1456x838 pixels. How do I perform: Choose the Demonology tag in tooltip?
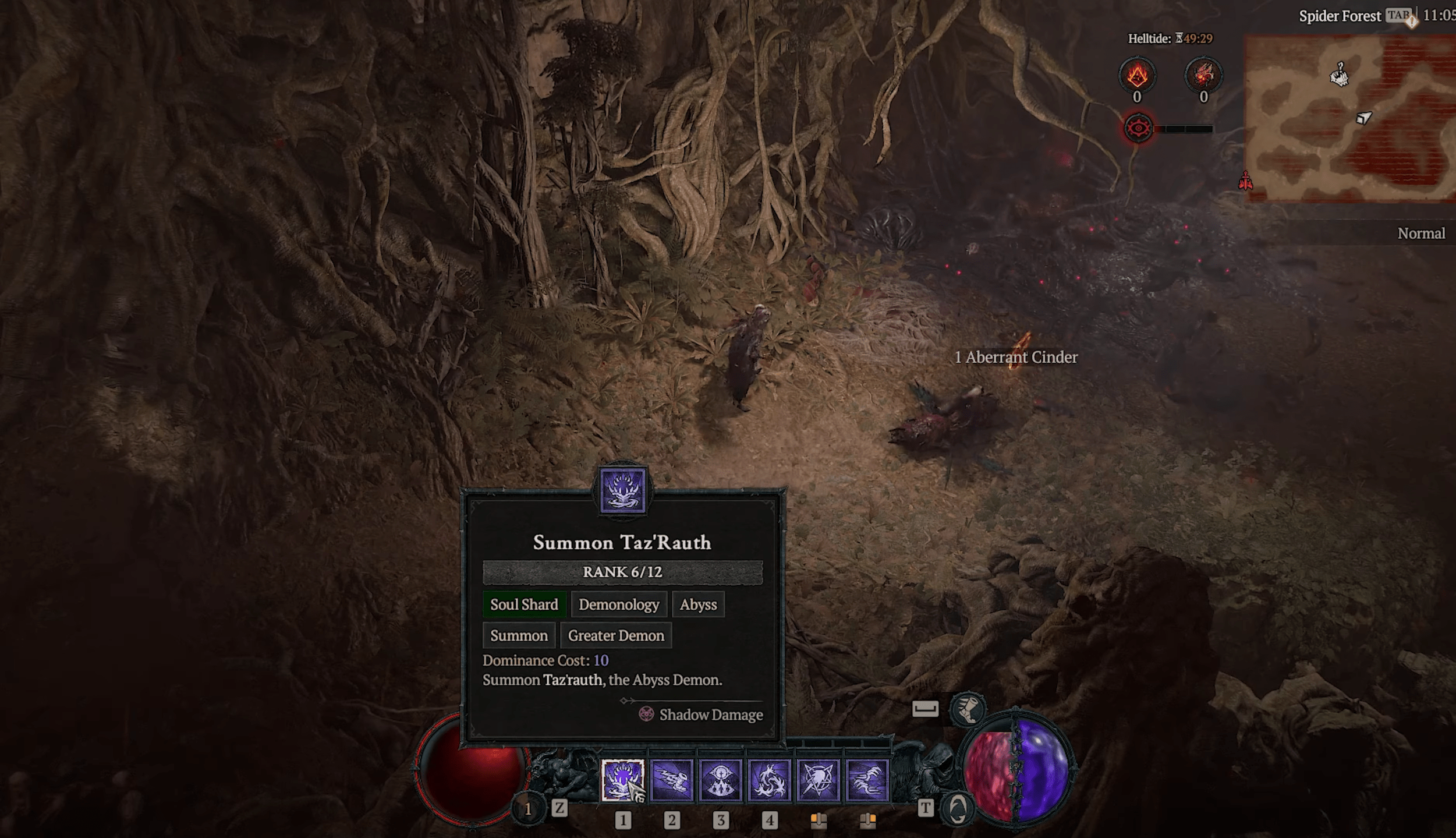618,604
